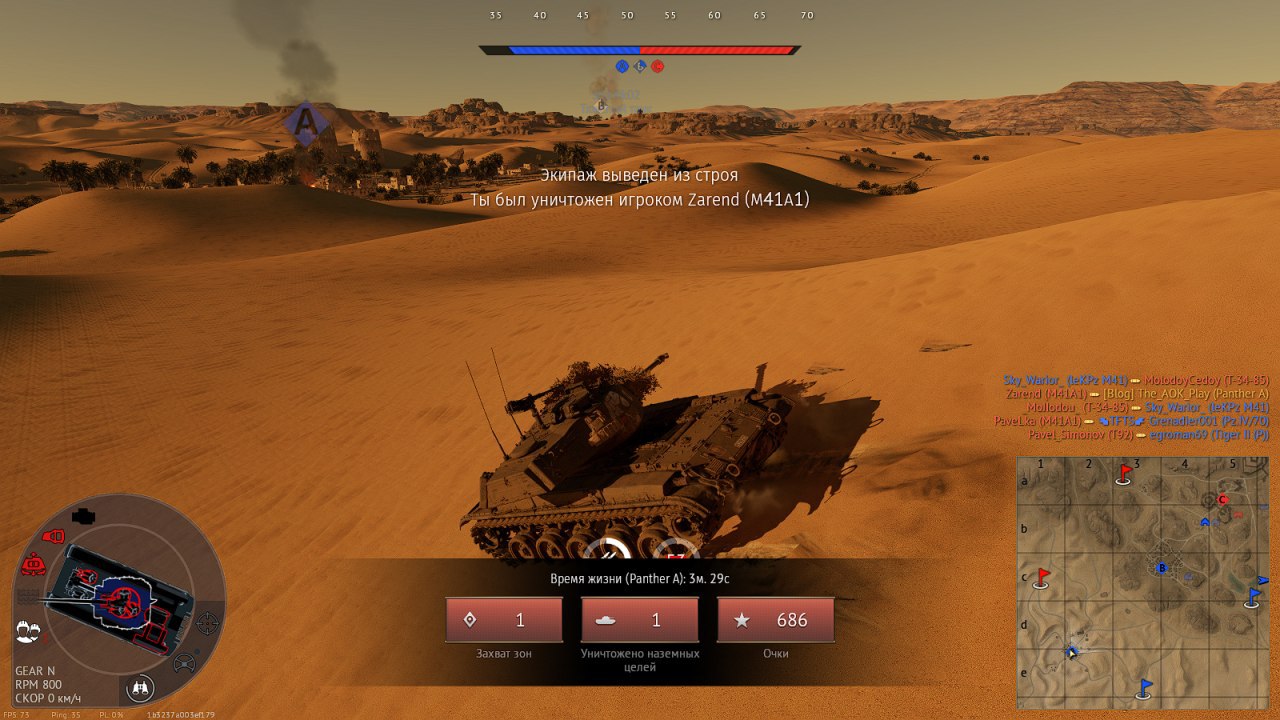This screenshot has width=1280, height=720.
Task: Click the black engine status icon
Action: coord(84,517)
